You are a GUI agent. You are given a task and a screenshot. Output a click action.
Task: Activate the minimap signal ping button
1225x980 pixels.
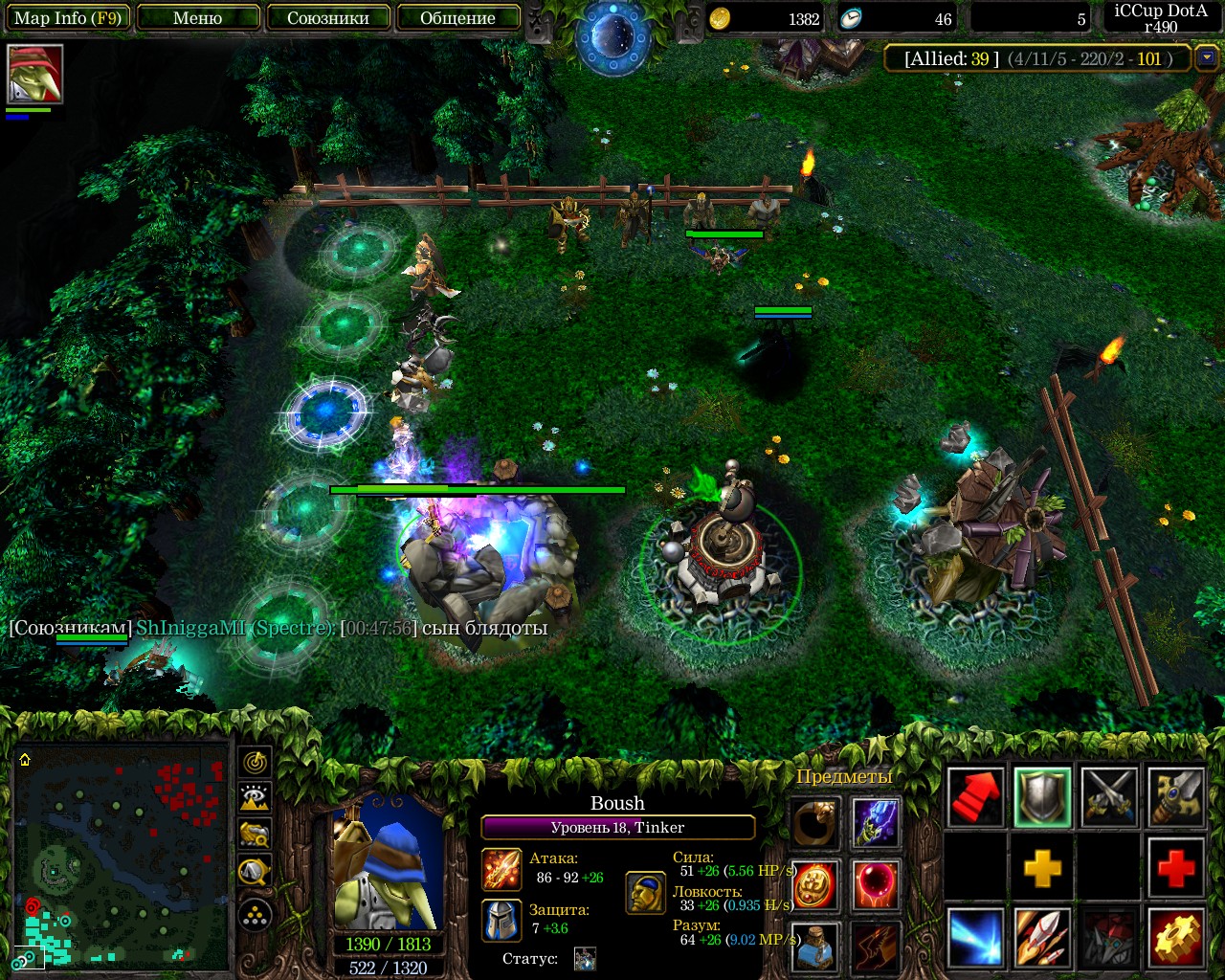(255, 762)
